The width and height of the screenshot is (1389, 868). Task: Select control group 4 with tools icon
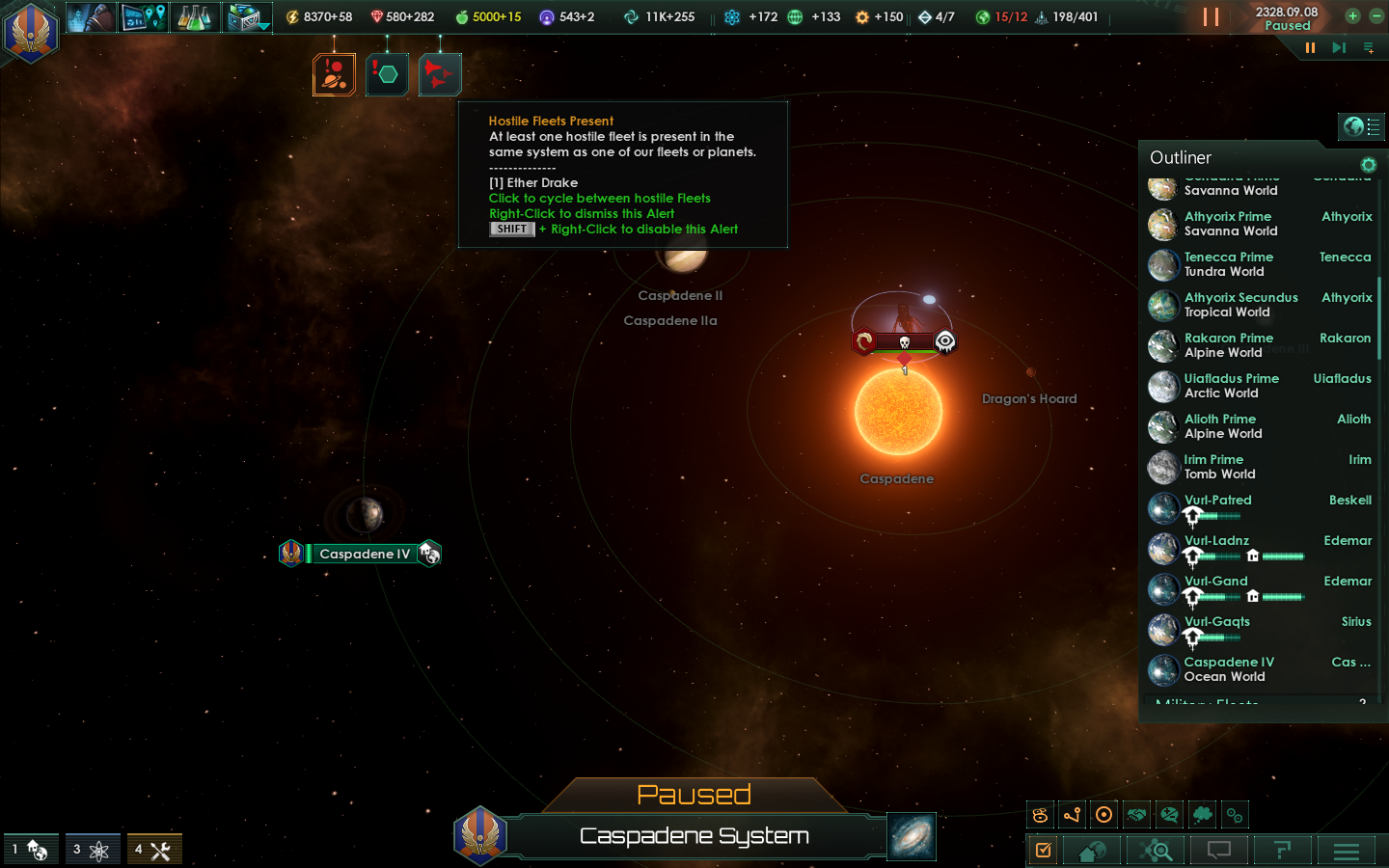tap(154, 850)
